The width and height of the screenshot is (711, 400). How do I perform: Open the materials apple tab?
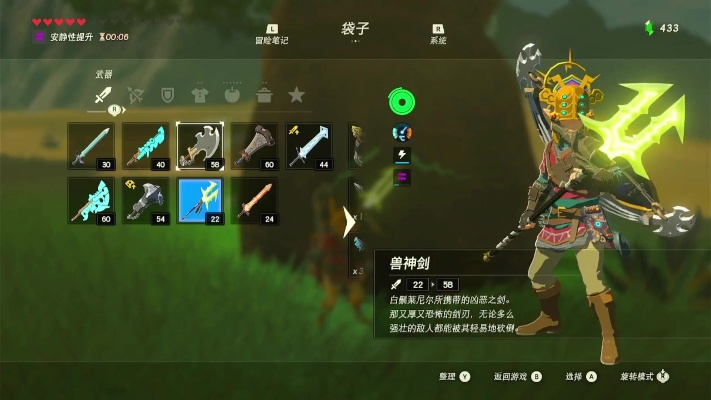[x=232, y=95]
